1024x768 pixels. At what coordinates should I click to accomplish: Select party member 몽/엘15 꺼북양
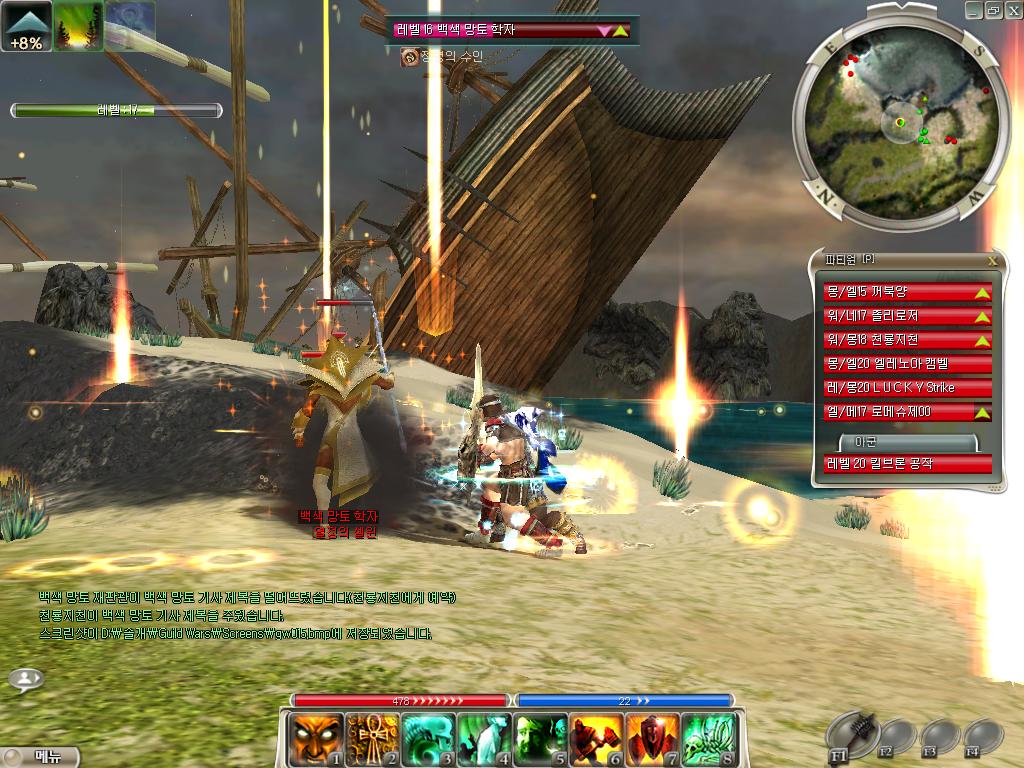click(907, 292)
